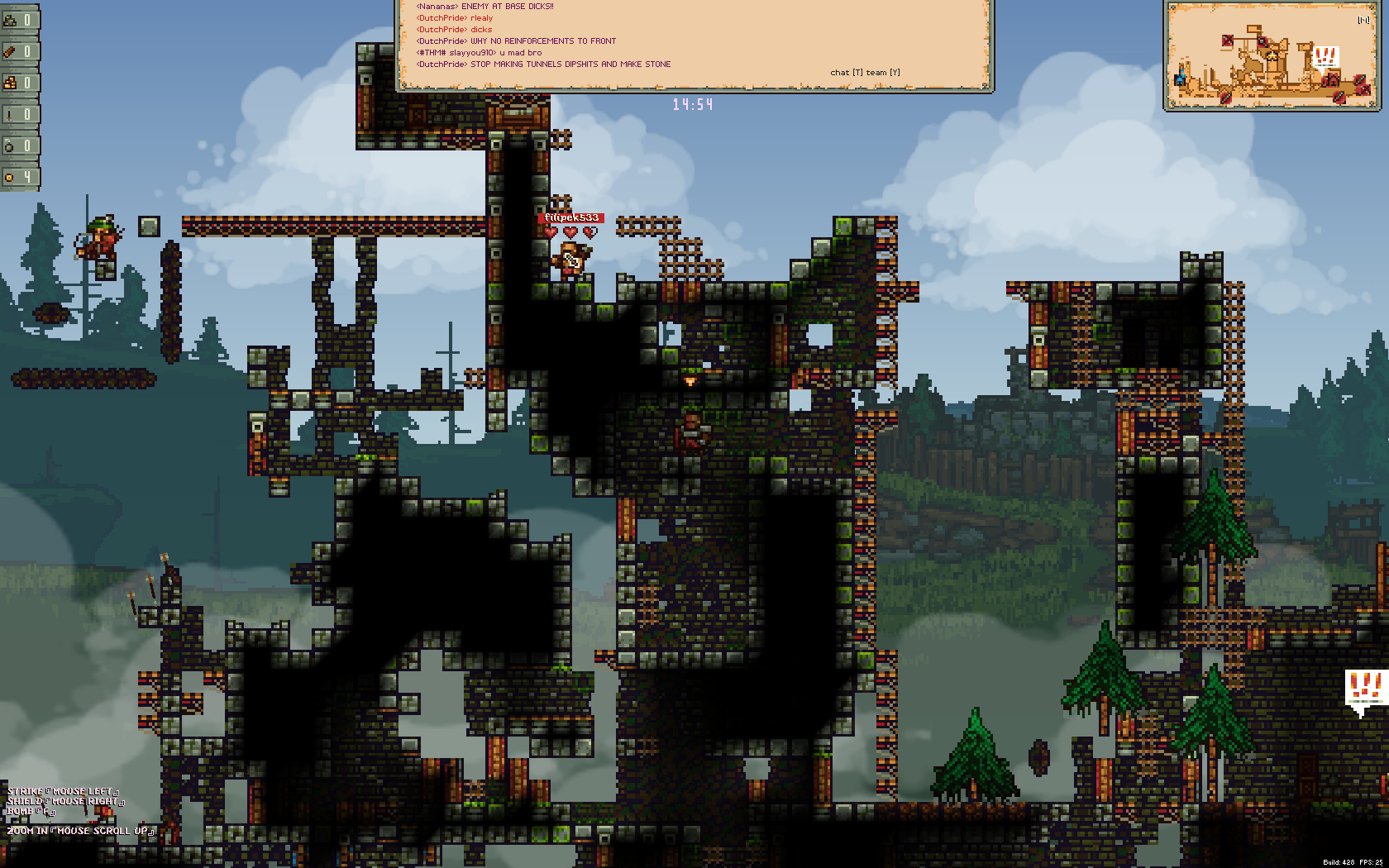
Task: Select the stone resource slot
Action: [18, 20]
